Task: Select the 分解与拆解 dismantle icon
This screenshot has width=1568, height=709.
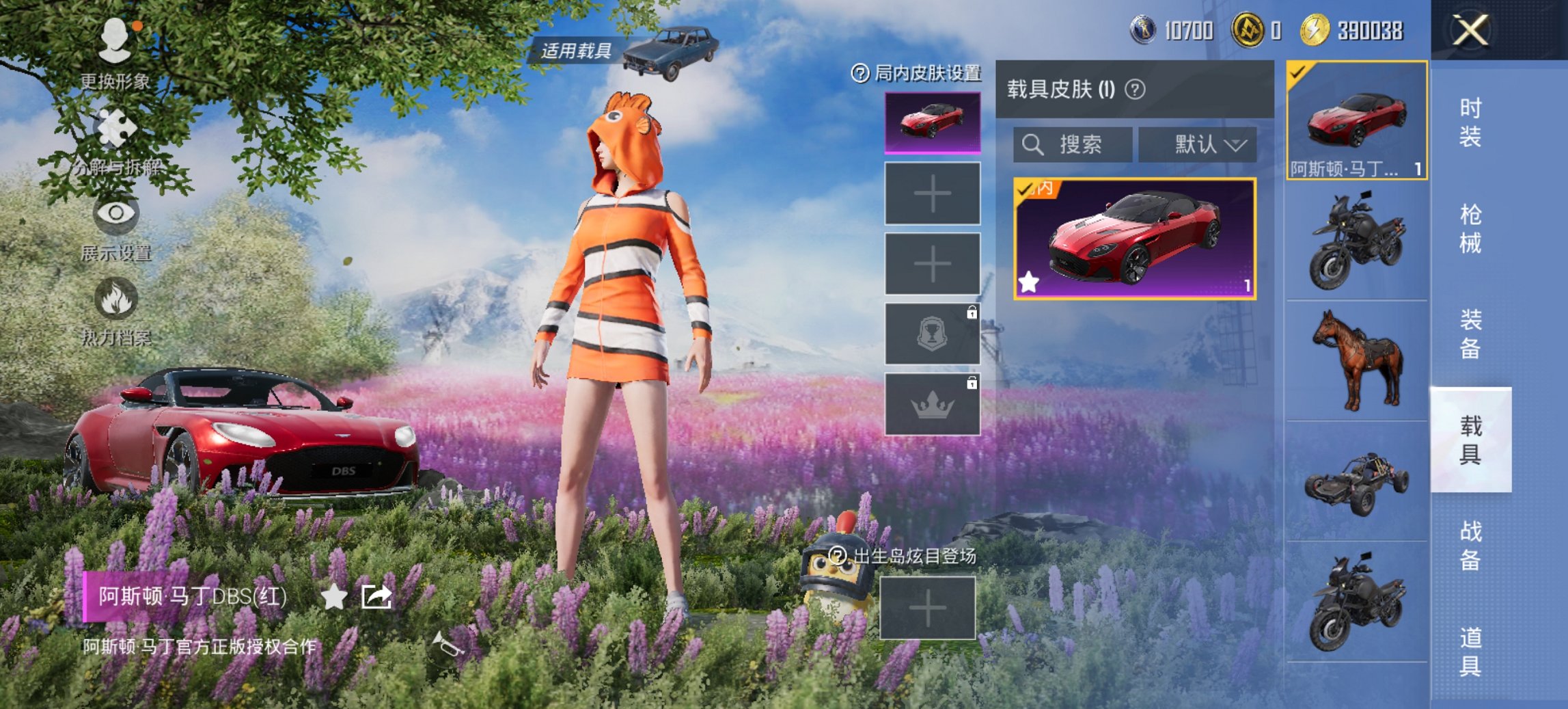Action: tap(116, 126)
